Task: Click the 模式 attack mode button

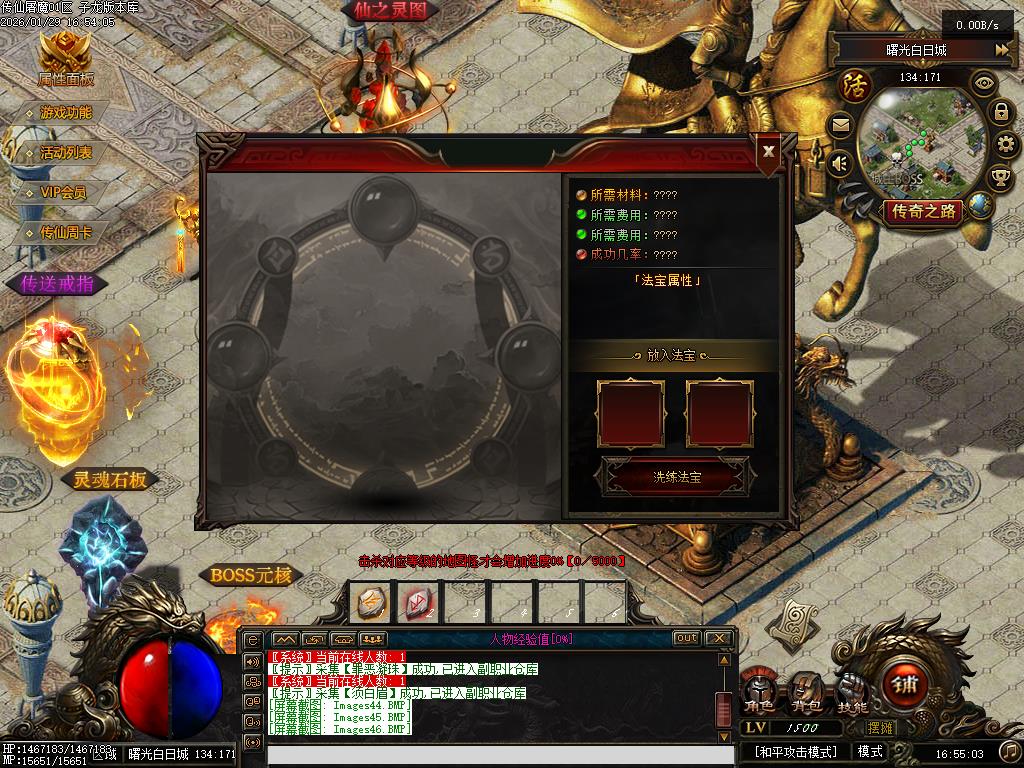Action: click(x=870, y=751)
